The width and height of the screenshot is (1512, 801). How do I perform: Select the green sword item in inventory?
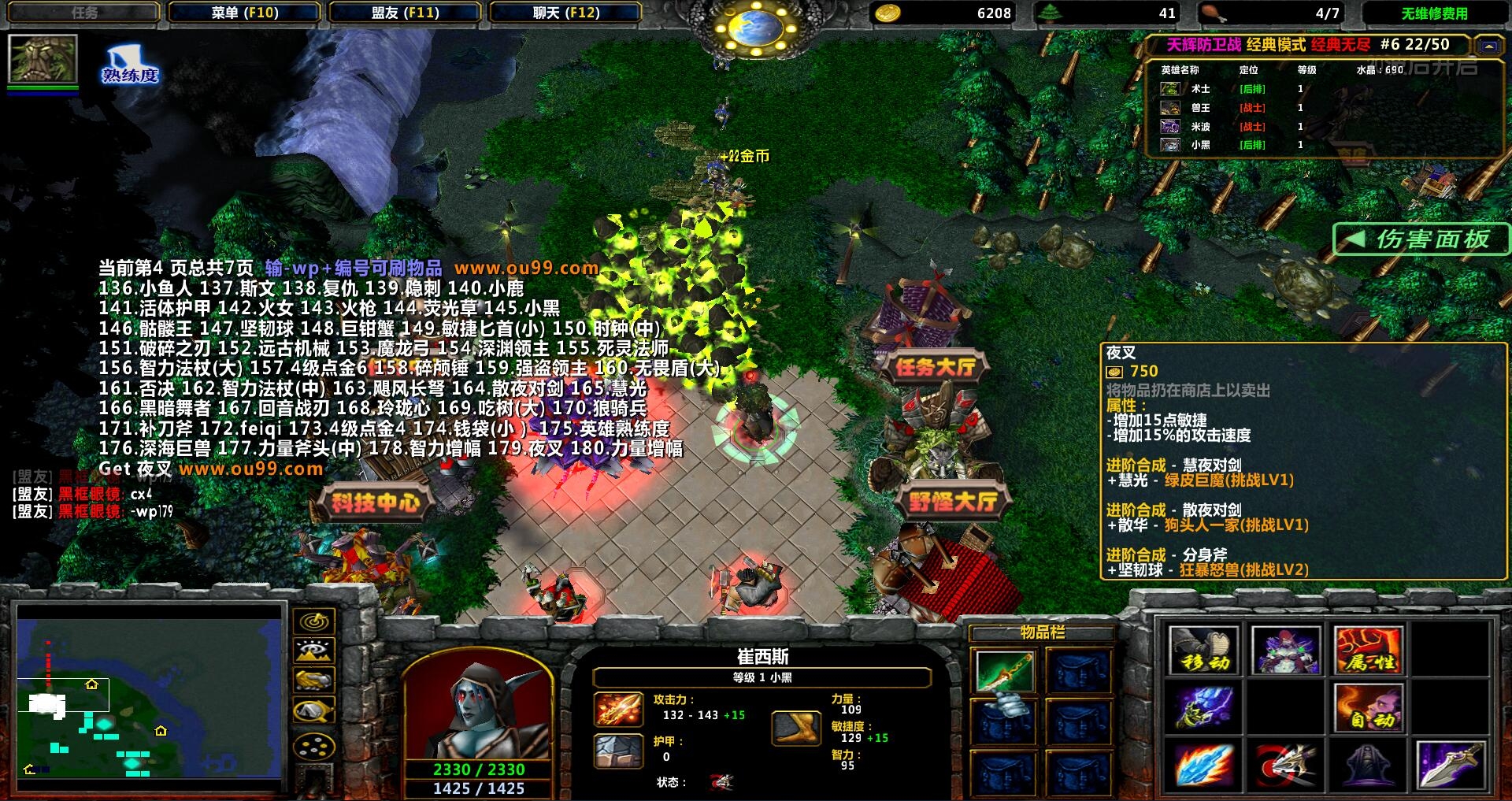pos(1002,670)
